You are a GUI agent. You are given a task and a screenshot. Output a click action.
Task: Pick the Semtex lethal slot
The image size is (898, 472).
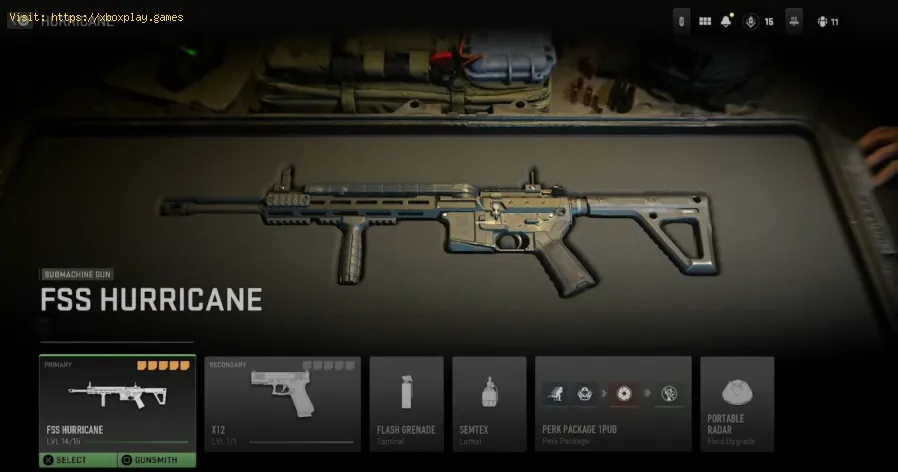tap(489, 402)
